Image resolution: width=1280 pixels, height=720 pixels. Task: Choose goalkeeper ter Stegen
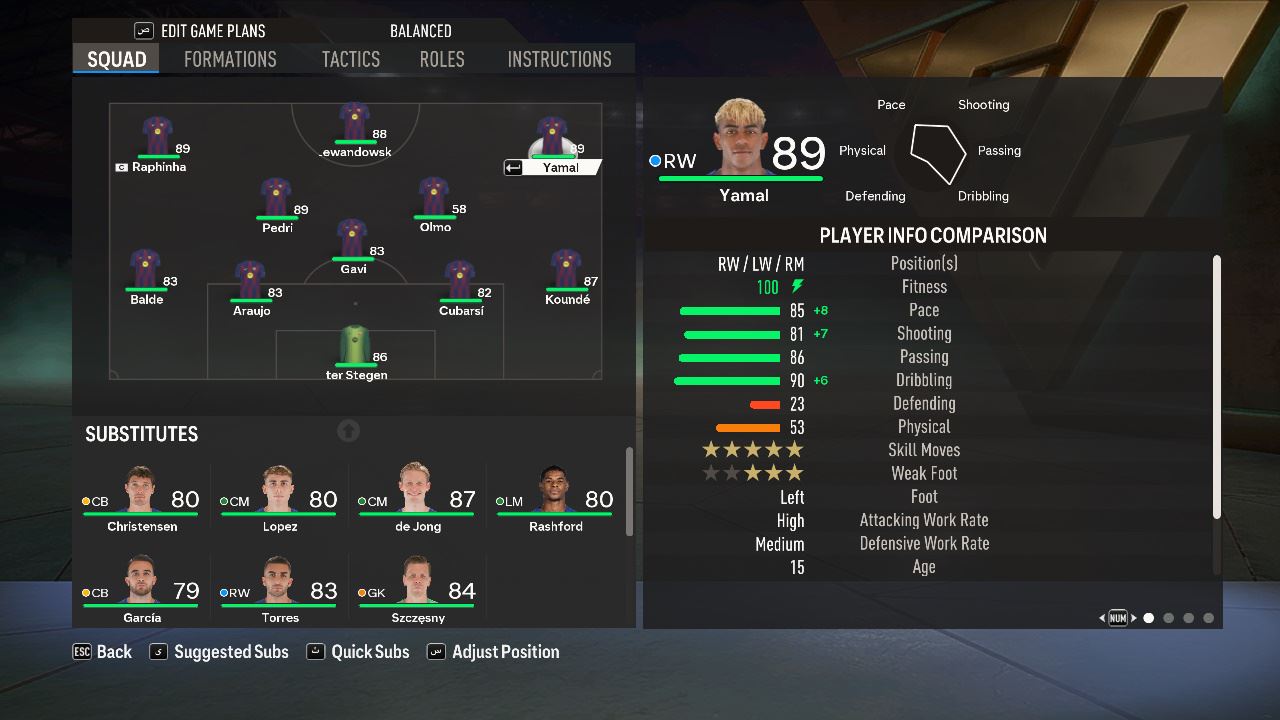click(355, 346)
